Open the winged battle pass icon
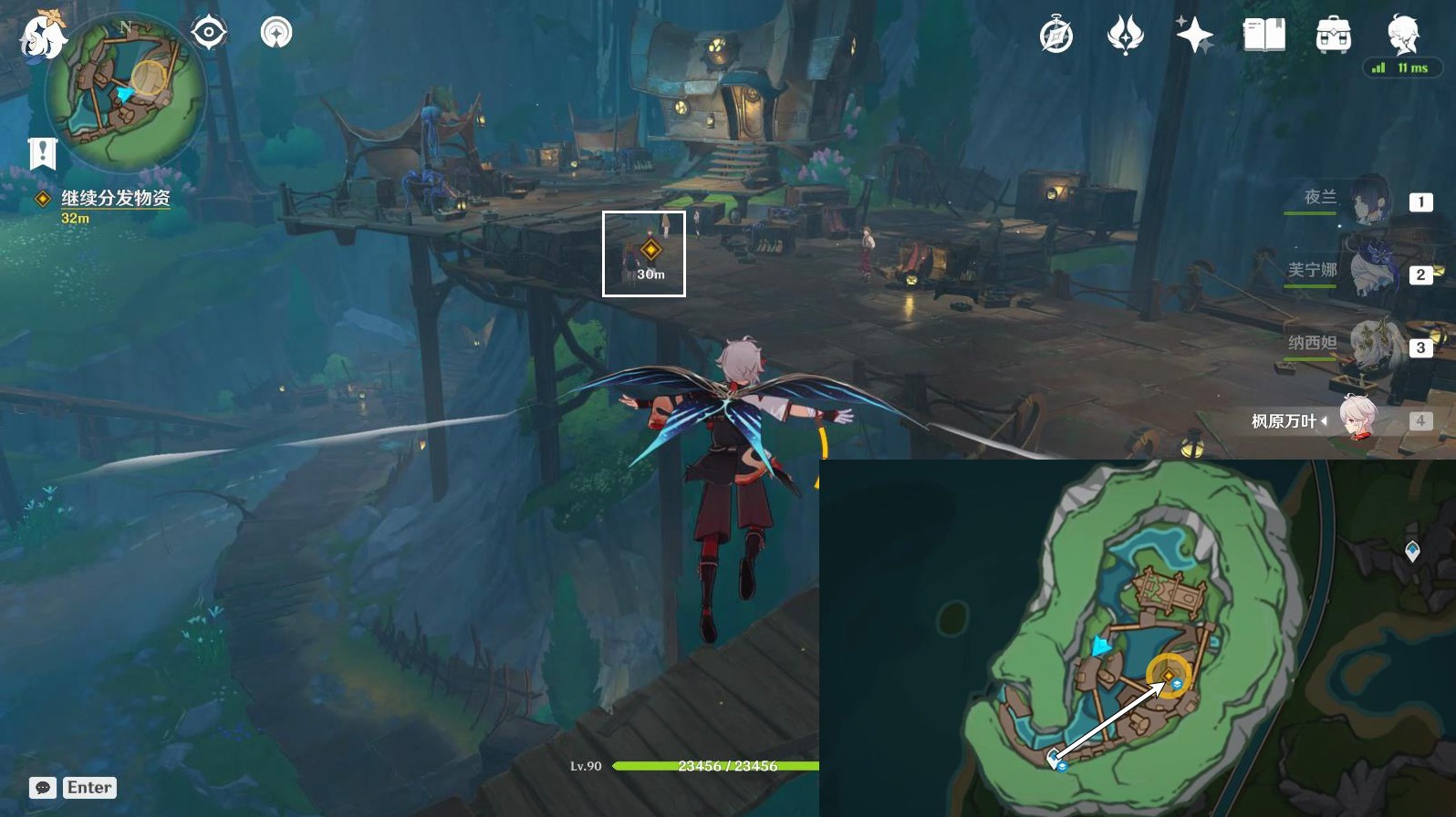 click(x=1125, y=36)
